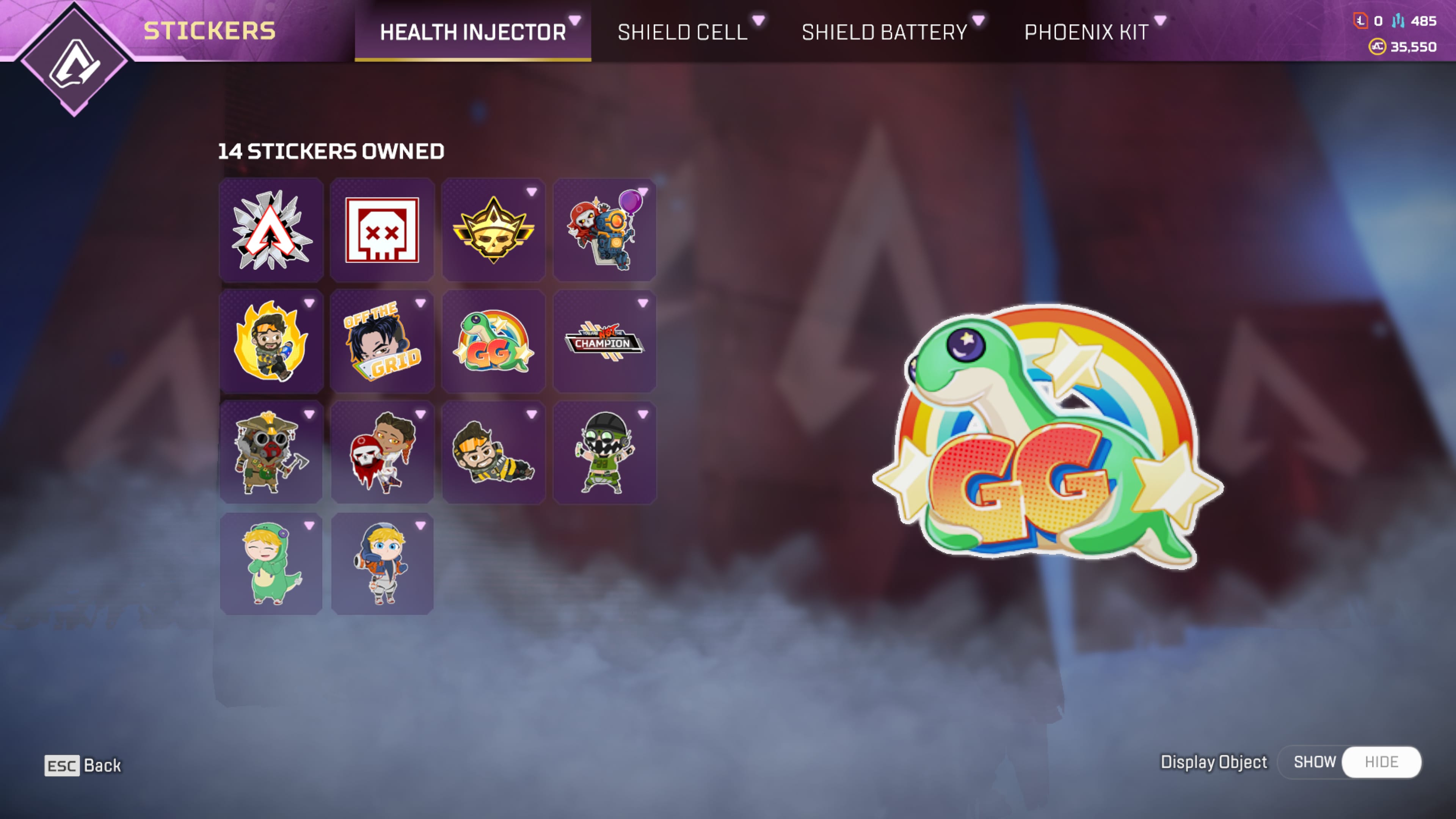This screenshot has width=1456, height=819.
Task: Select the Off The Grid sticker
Action: tap(382, 341)
